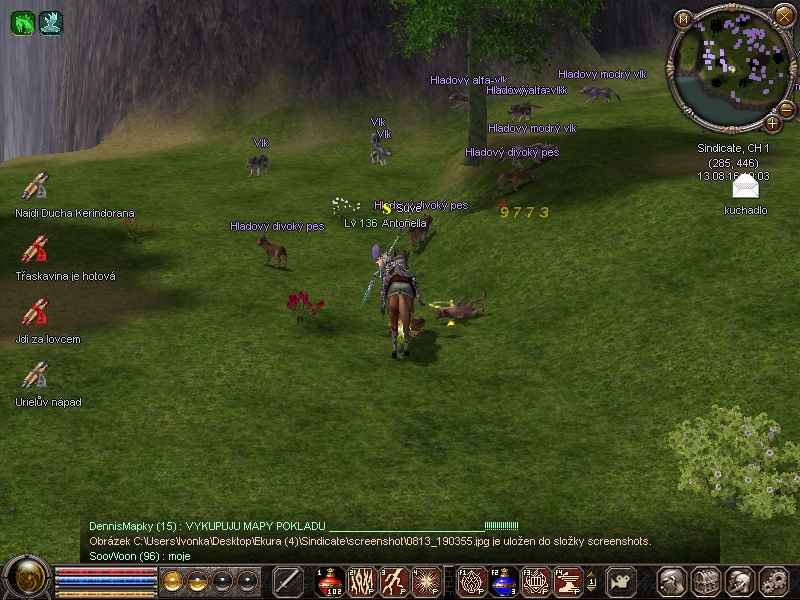
Task: Open the helmeted-head messenger button
Action: pyautogui.click(x=739, y=581)
